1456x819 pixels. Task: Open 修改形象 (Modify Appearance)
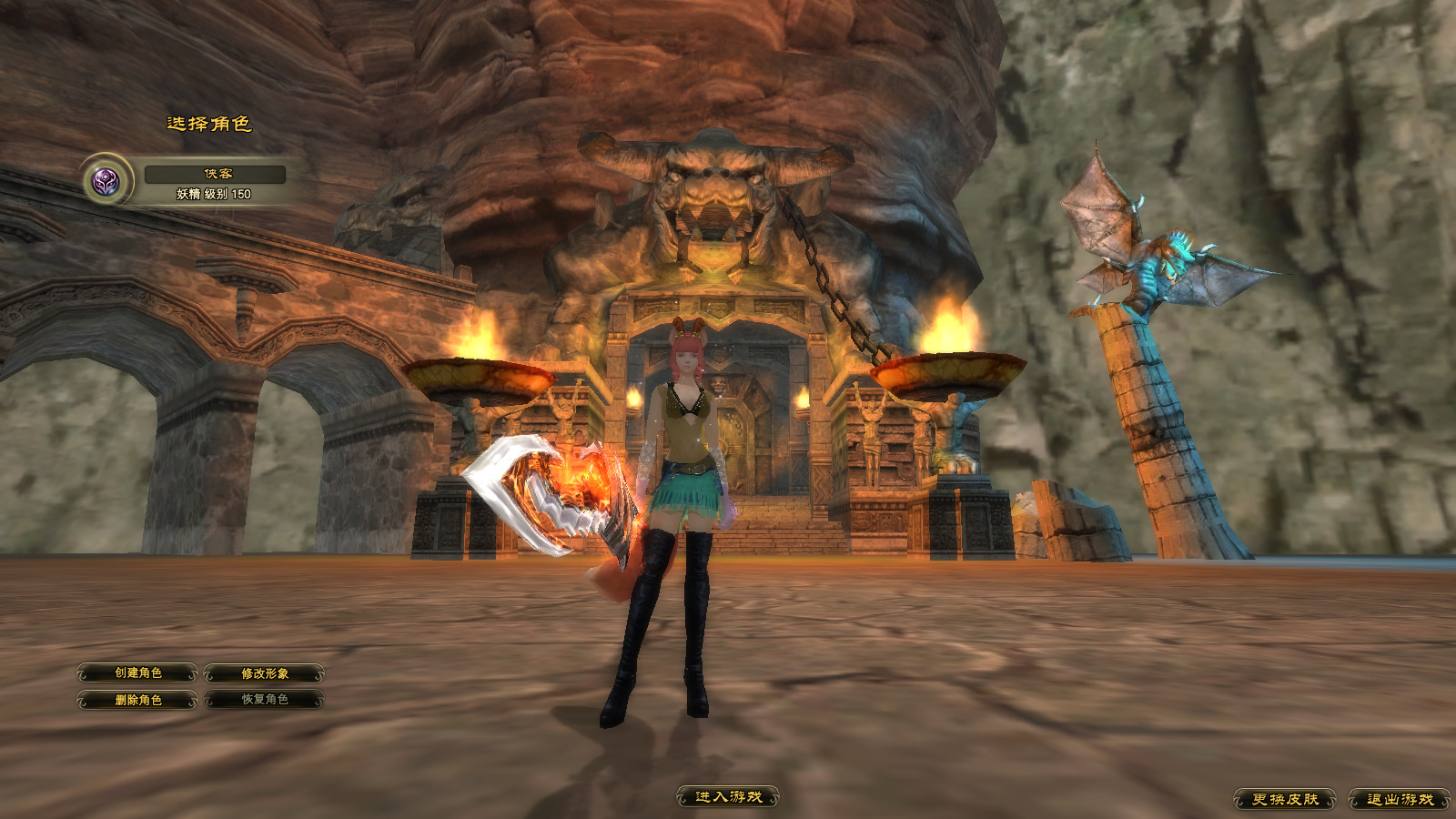pyautogui.click(x=264, y=673)
